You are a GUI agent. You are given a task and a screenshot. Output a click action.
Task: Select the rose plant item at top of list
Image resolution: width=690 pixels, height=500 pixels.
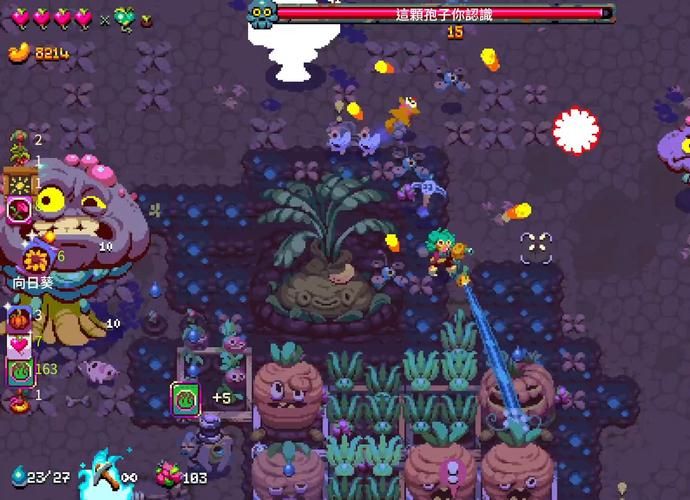19,143
